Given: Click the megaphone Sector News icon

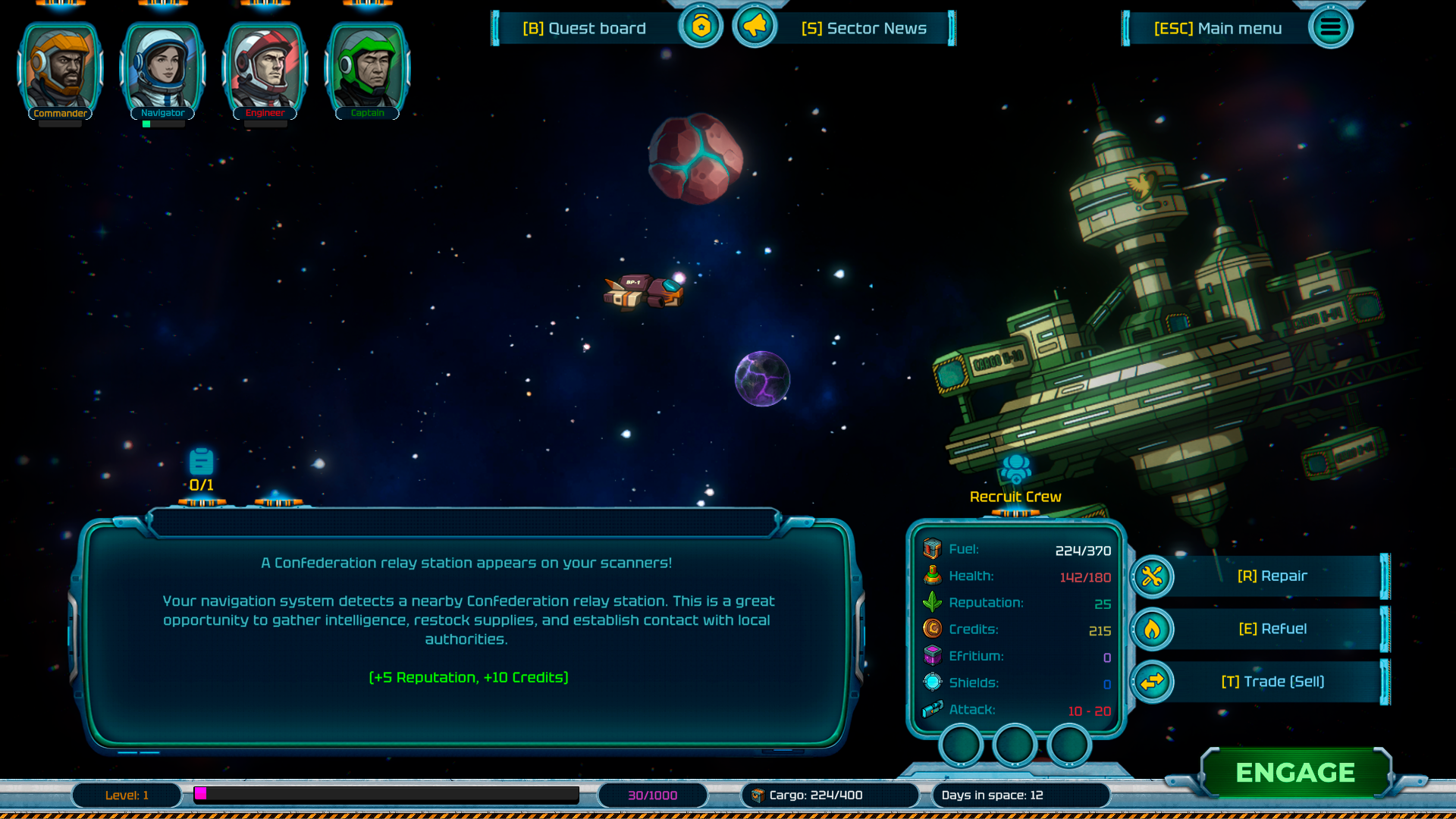Looking at the screenshot, I should coord(755,27).
